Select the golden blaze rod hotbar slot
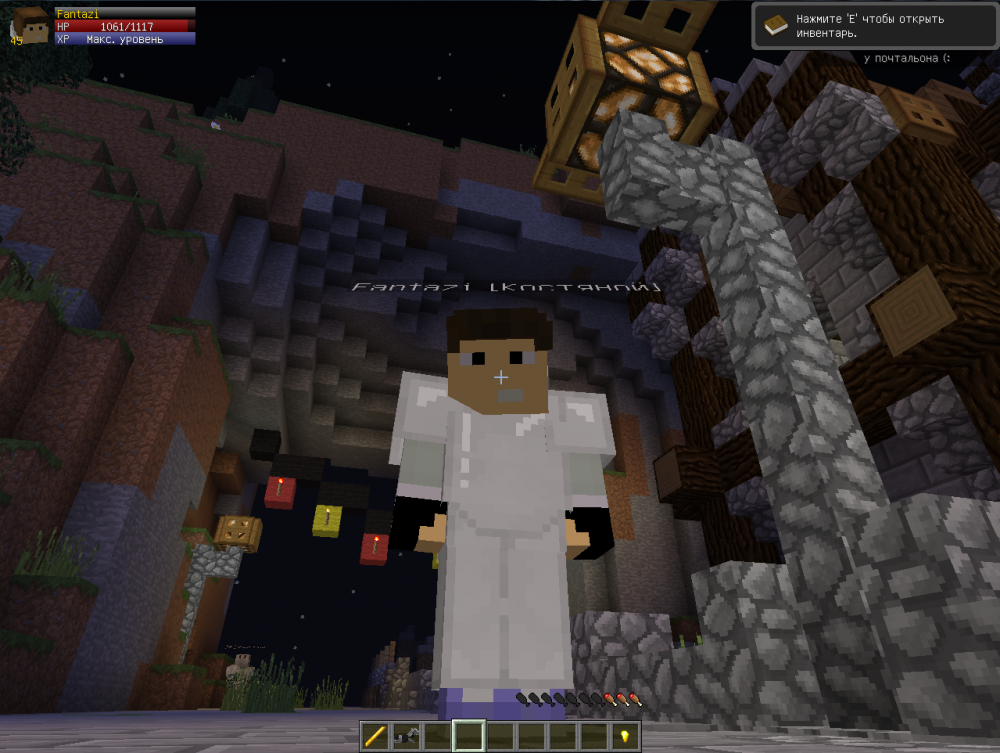The width and height of the screenshot is (1000, 753). (x=375, y=736)
